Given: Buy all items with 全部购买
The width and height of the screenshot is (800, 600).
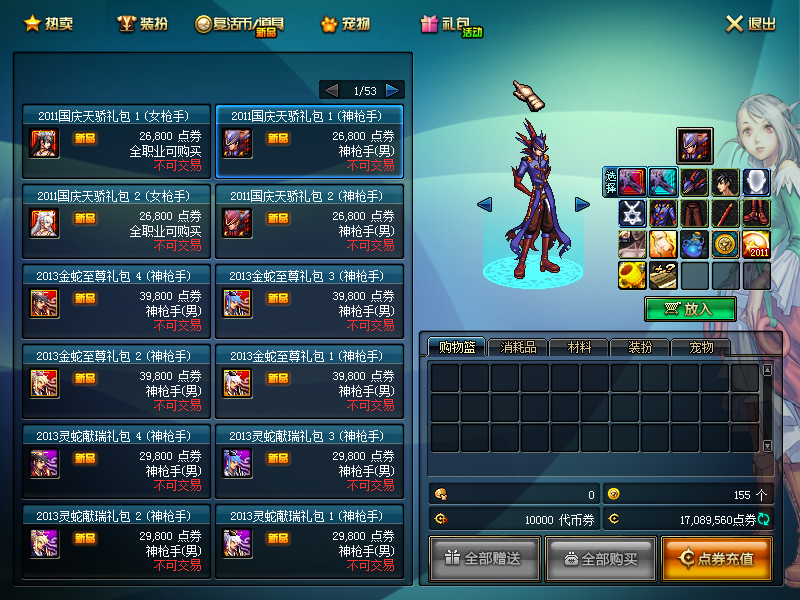Looking at the screenshot, I should click(x=600, y=558).
